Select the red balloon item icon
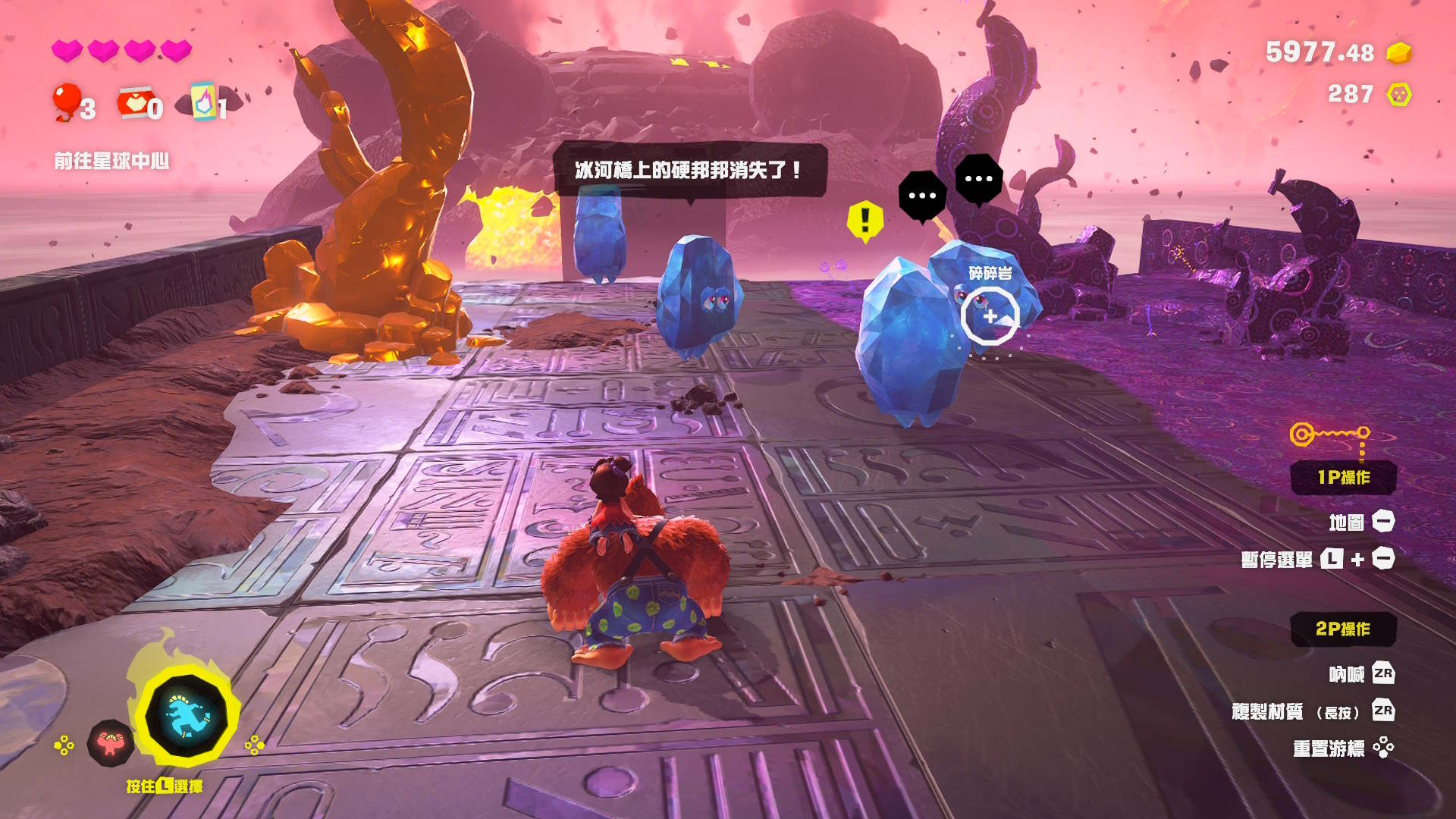This screenshot has height=819, width=1456. tap(66, 102)
